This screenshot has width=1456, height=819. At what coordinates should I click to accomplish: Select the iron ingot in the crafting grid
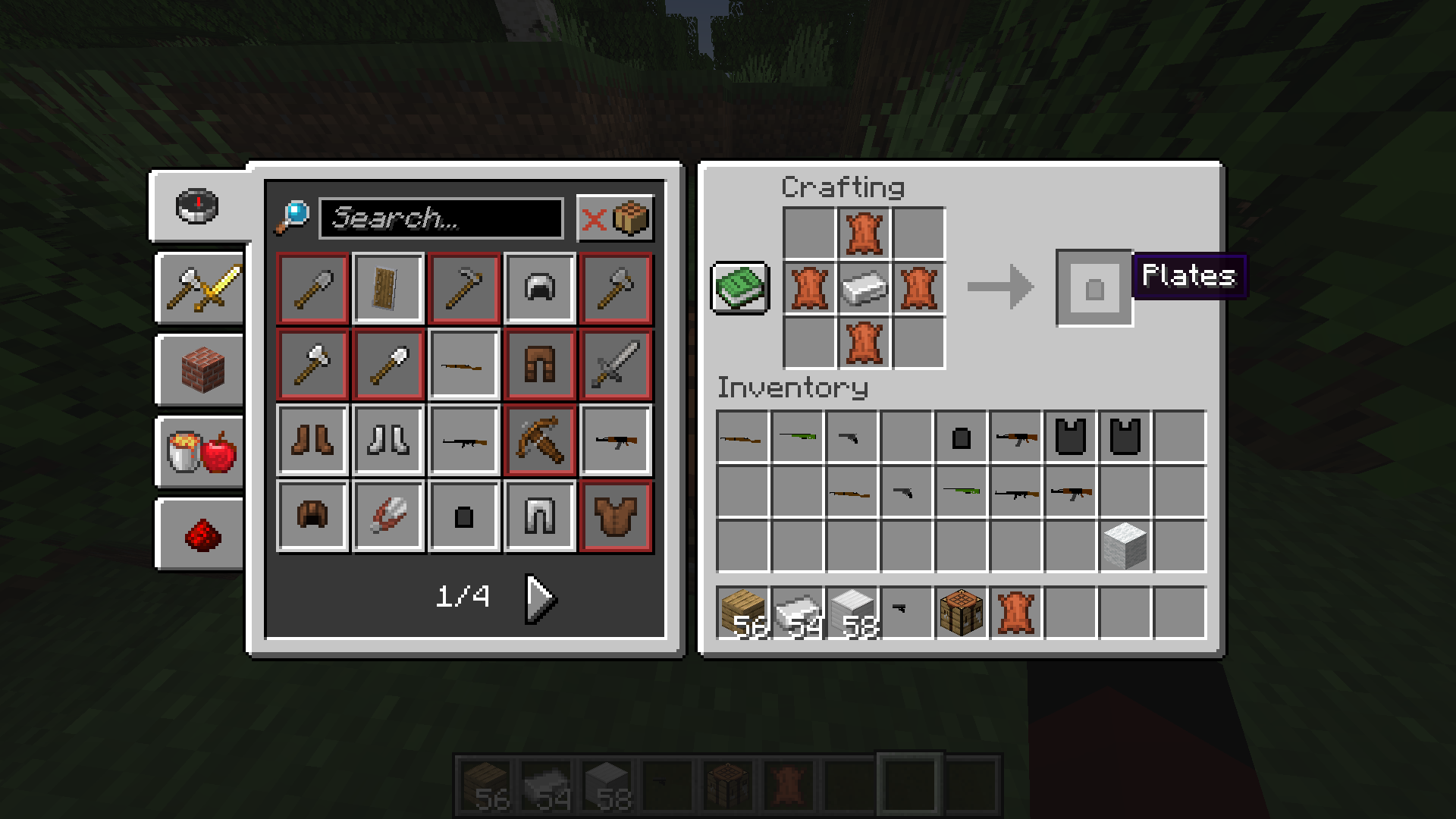[x=864, y=288]
